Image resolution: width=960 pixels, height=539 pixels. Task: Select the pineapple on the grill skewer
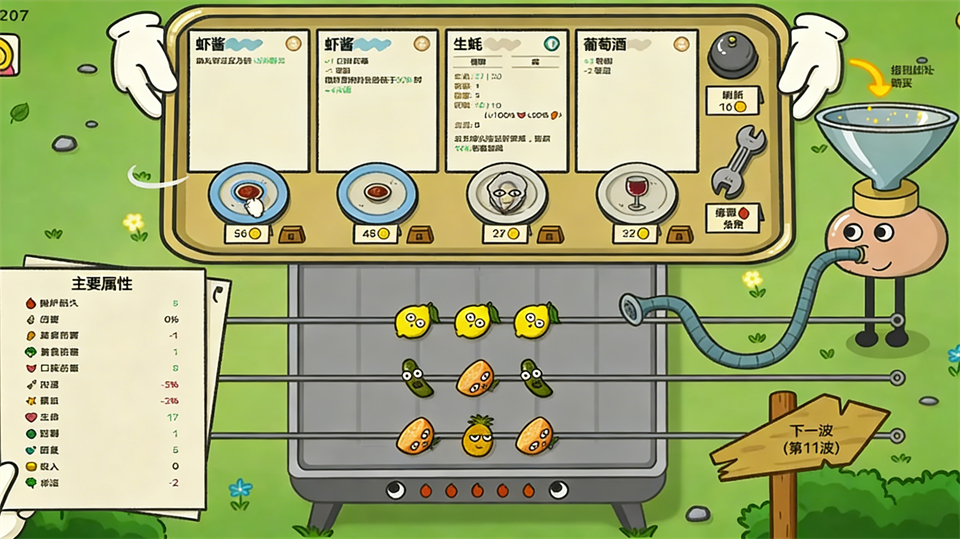click(x=478, y=436)
